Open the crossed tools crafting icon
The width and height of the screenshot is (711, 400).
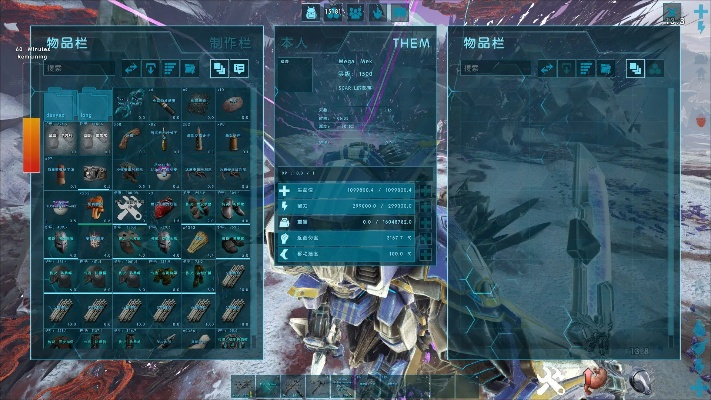coord(553,380)
